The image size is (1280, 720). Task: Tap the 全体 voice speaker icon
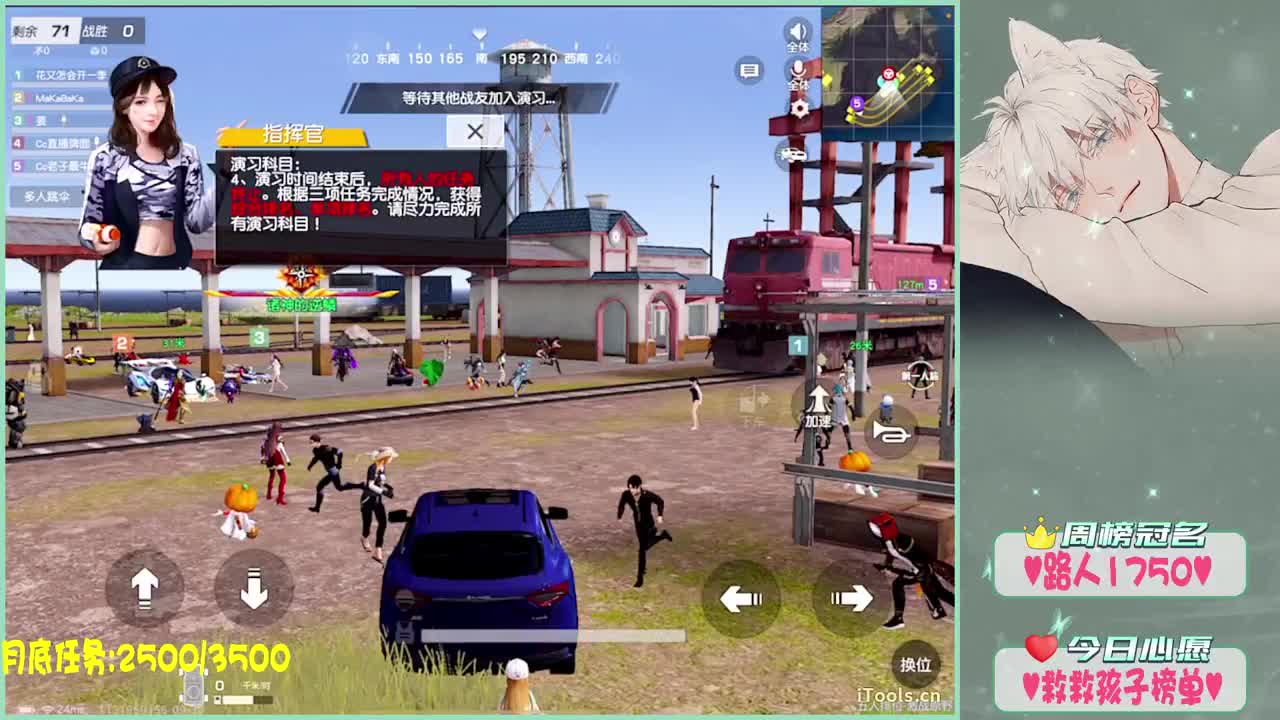click(x=797, y=33)
